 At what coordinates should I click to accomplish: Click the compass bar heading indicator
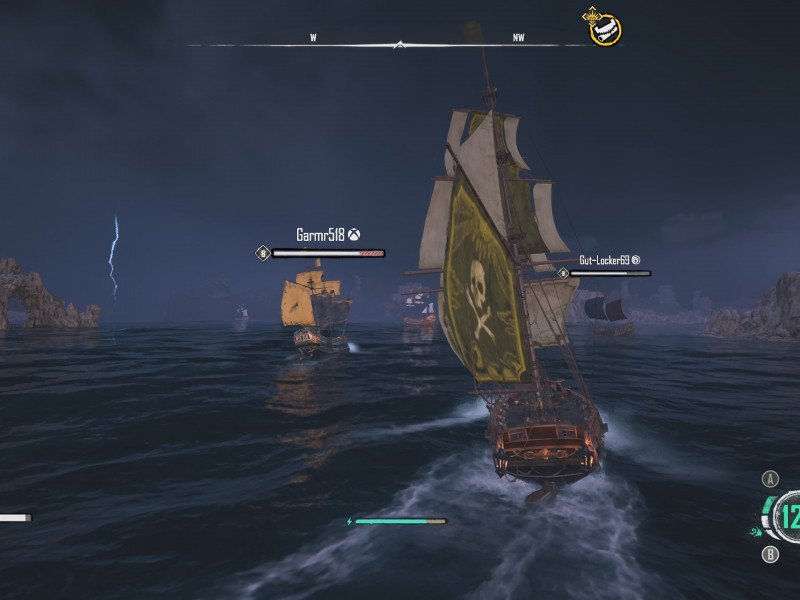click(x=399, y=44)
